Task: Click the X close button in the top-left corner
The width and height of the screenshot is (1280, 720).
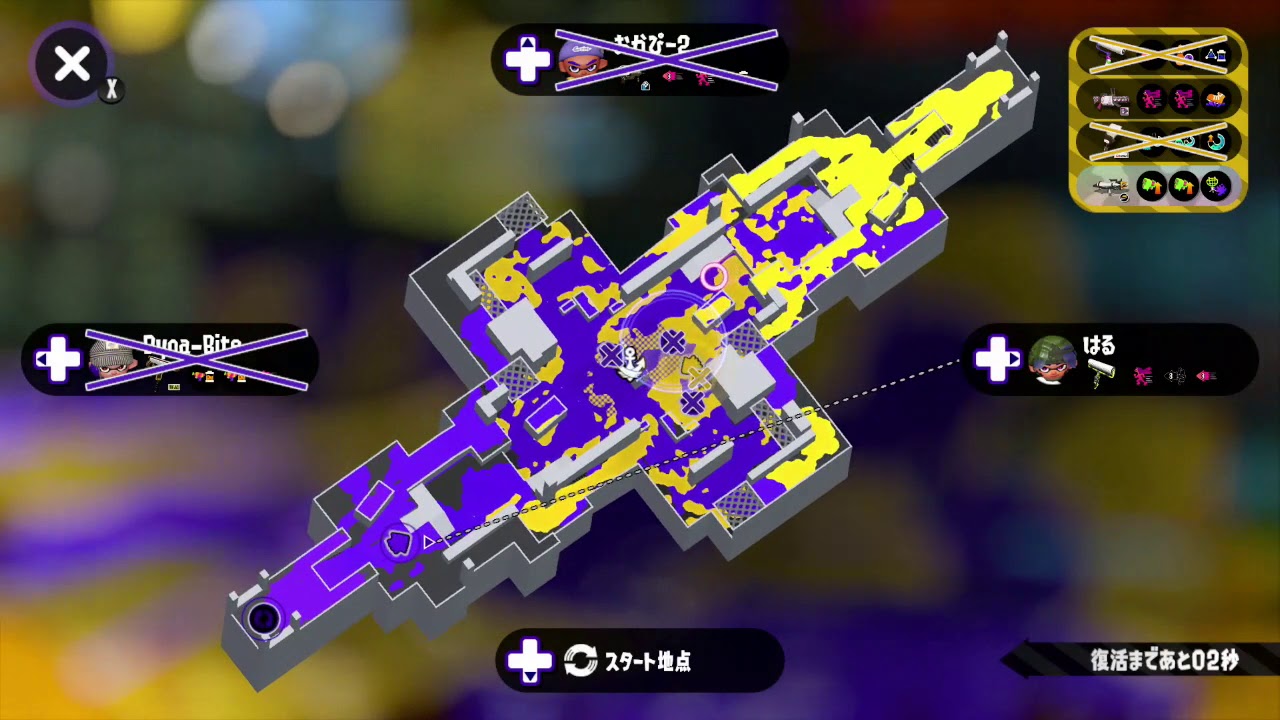Action: pyautogui.click(x=70, y=65)
